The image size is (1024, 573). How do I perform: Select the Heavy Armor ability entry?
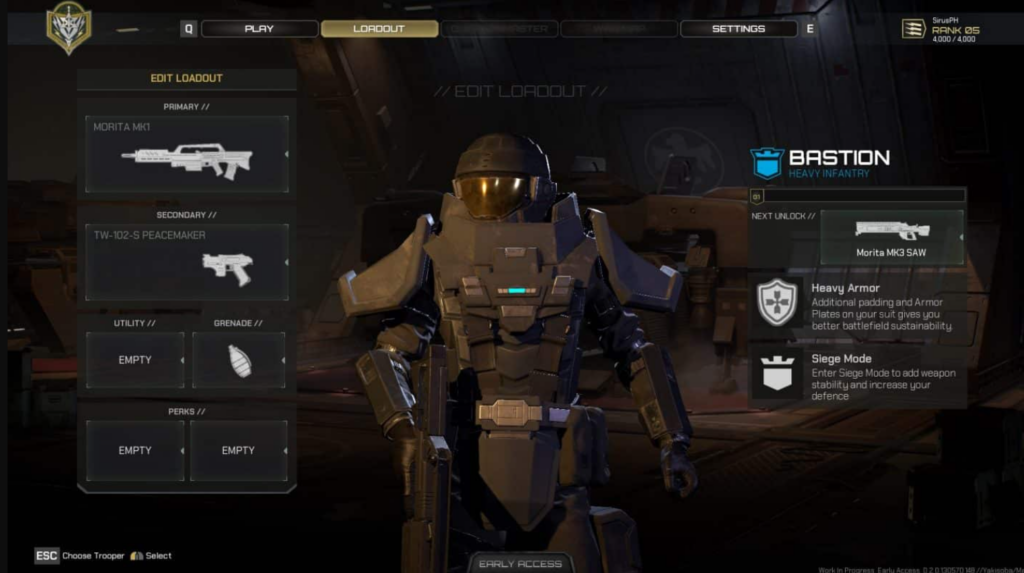(858, 304)
